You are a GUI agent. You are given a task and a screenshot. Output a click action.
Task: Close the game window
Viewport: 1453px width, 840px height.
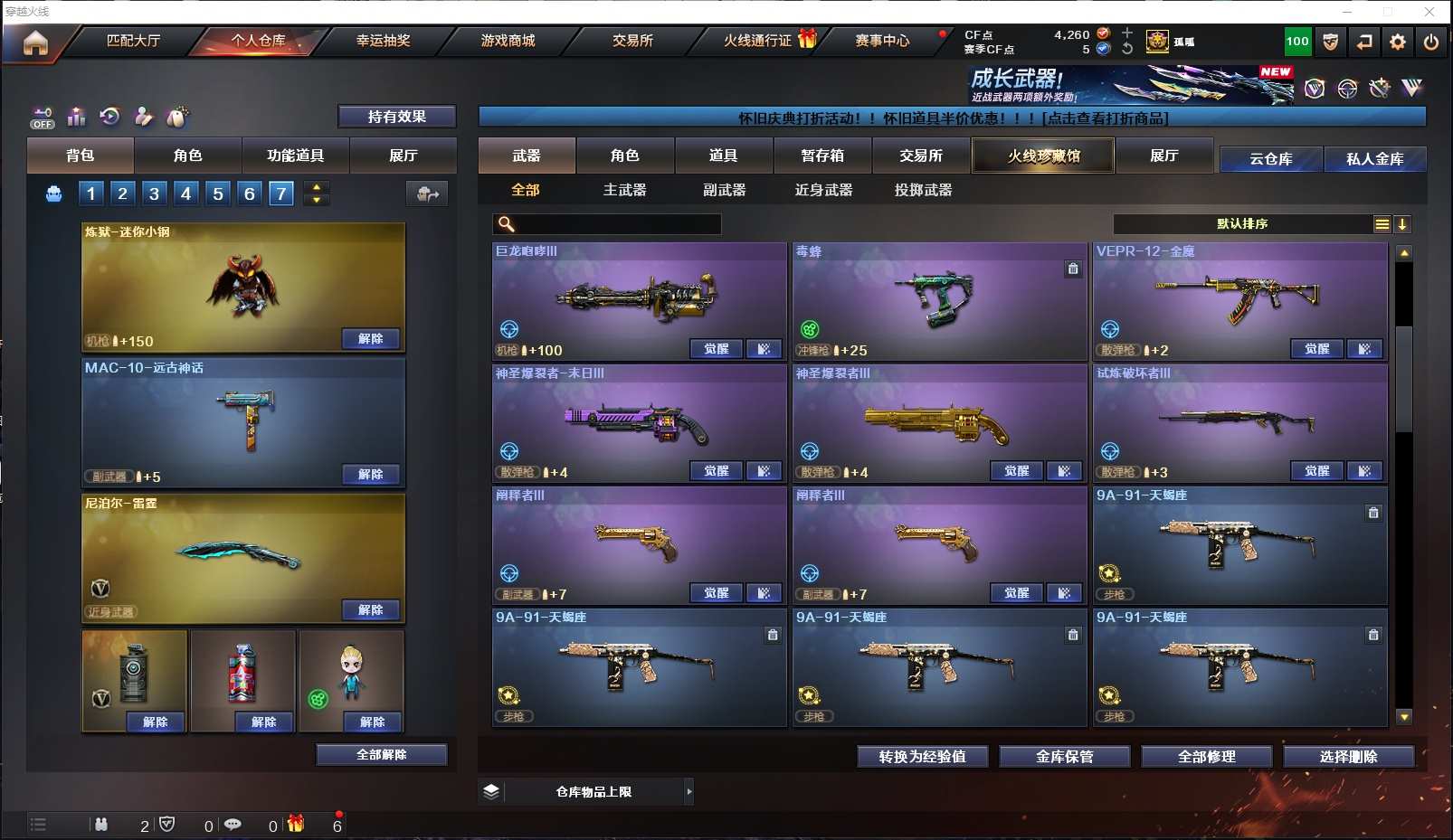tap(1429, 12)
